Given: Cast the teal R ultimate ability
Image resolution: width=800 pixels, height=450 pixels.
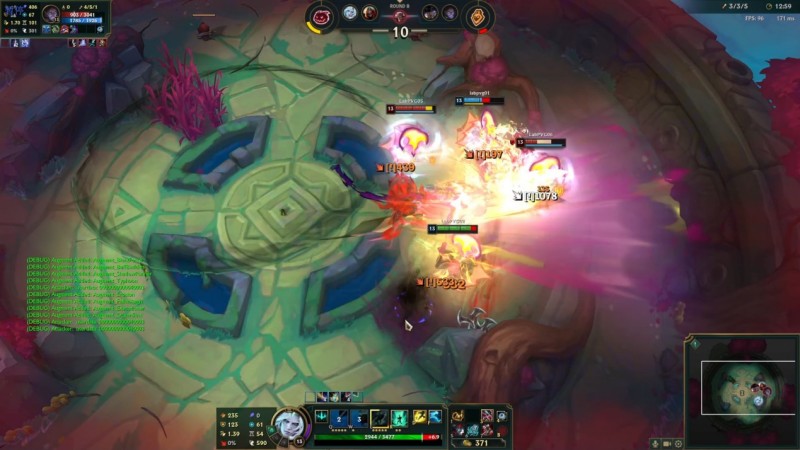Looking at the screenshot, I should point(398,417).
